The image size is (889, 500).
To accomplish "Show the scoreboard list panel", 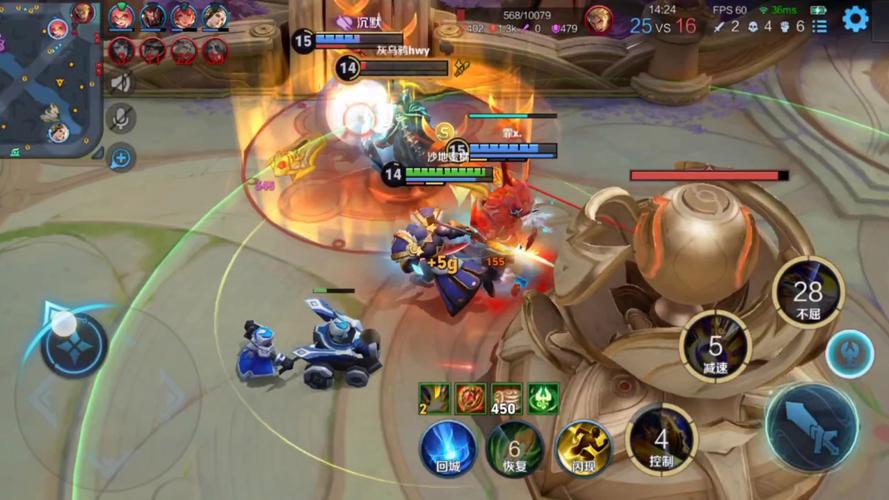I will pyautogui.click(x=820, y=26).
